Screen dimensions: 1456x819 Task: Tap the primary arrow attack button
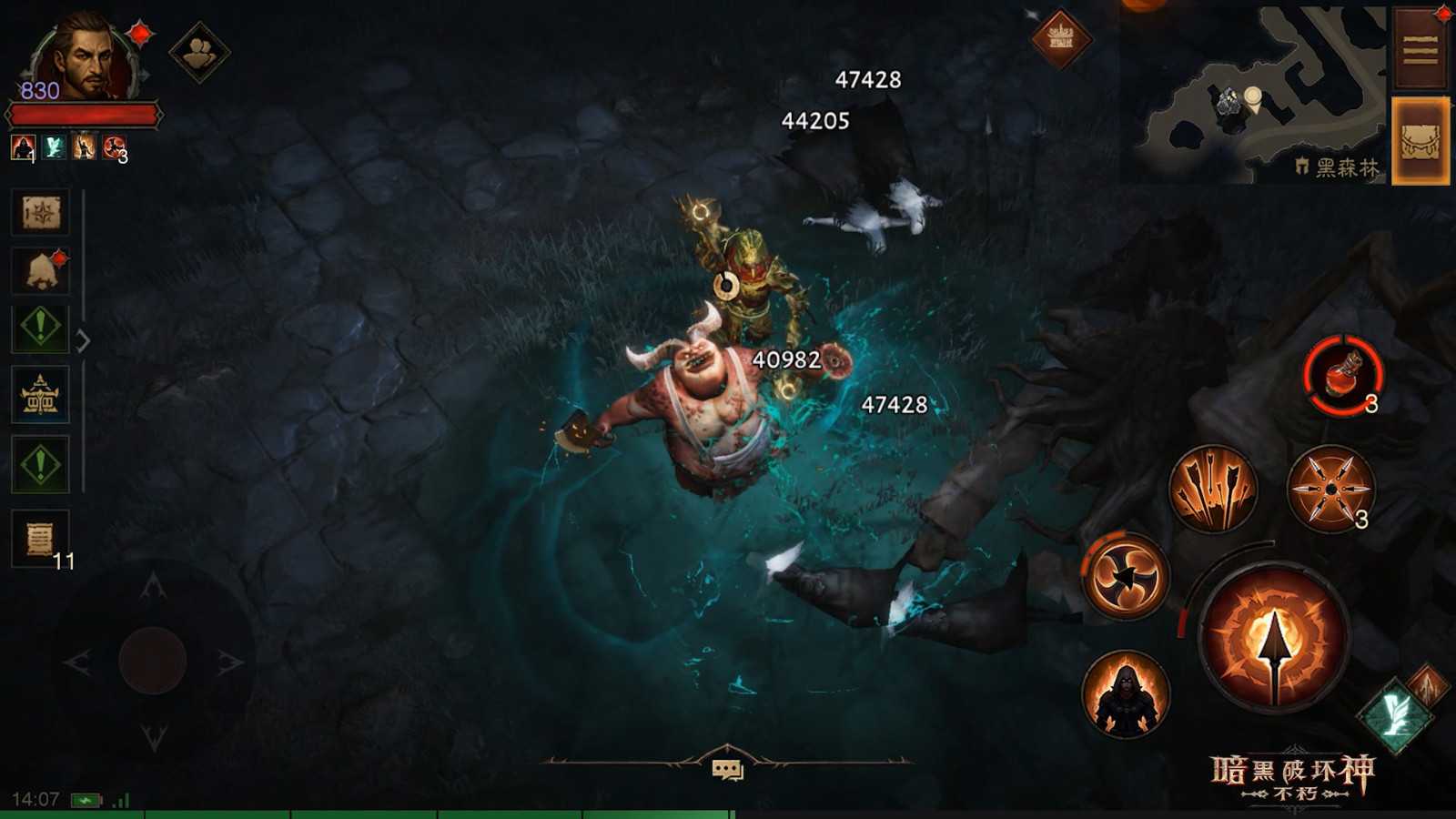click(x=1273, y=639)
